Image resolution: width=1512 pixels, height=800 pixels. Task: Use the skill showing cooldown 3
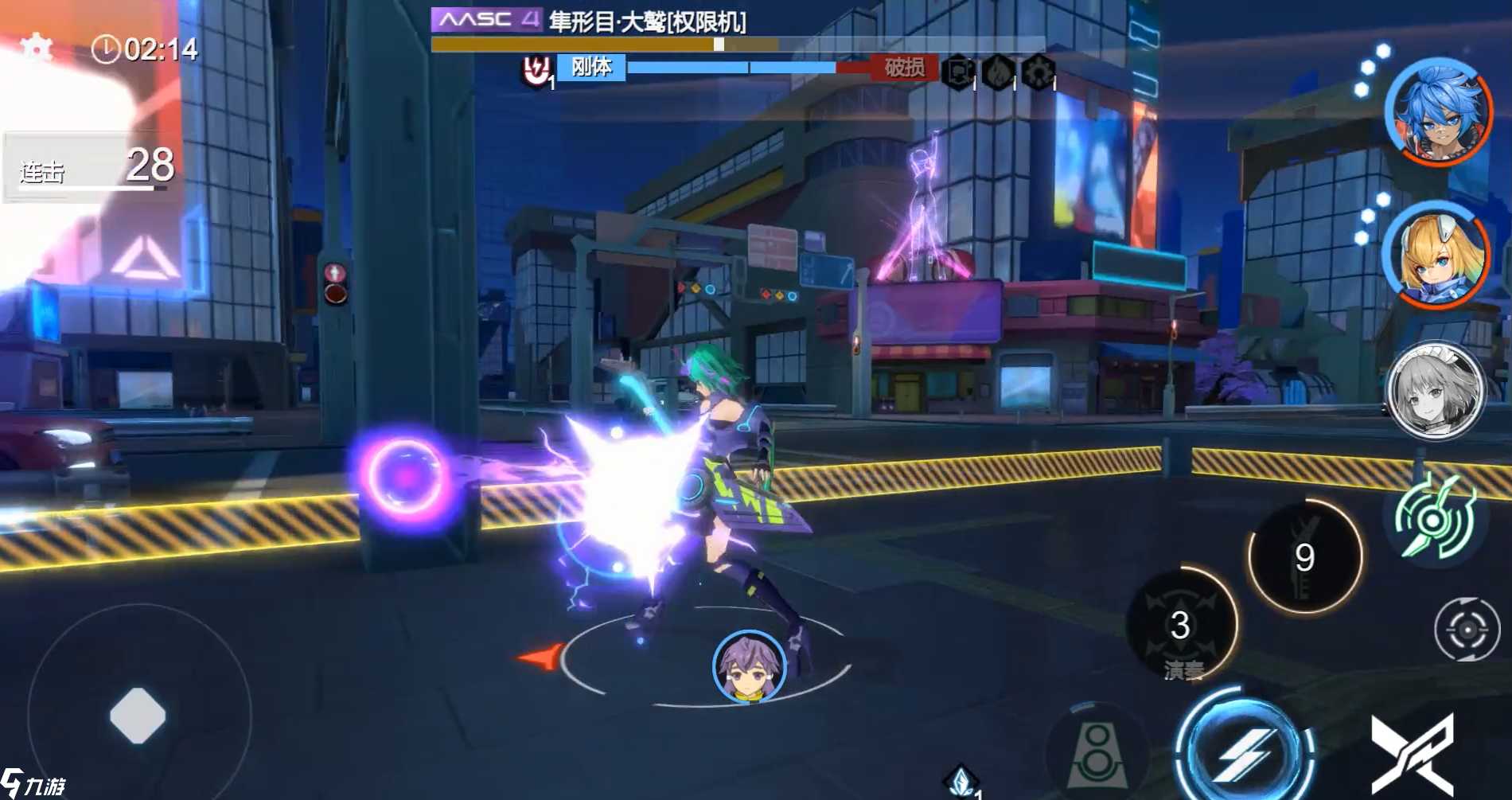tap(1181, 626)
